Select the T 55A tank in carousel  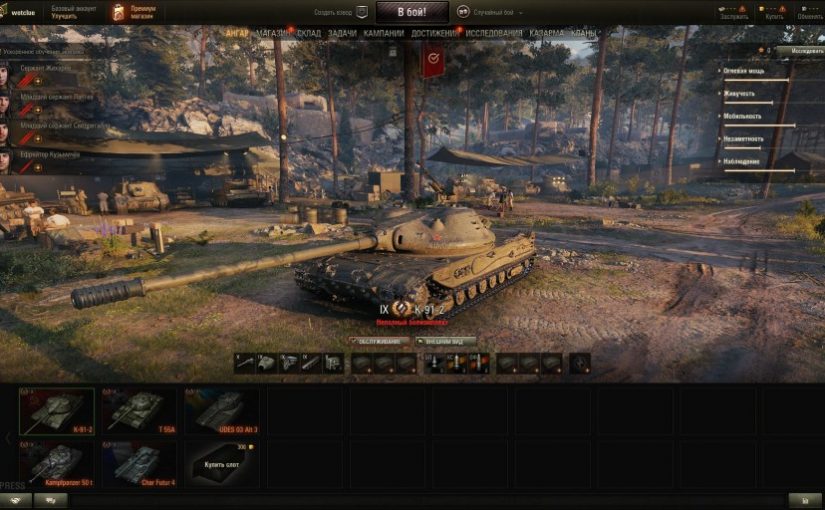[140, 411]
